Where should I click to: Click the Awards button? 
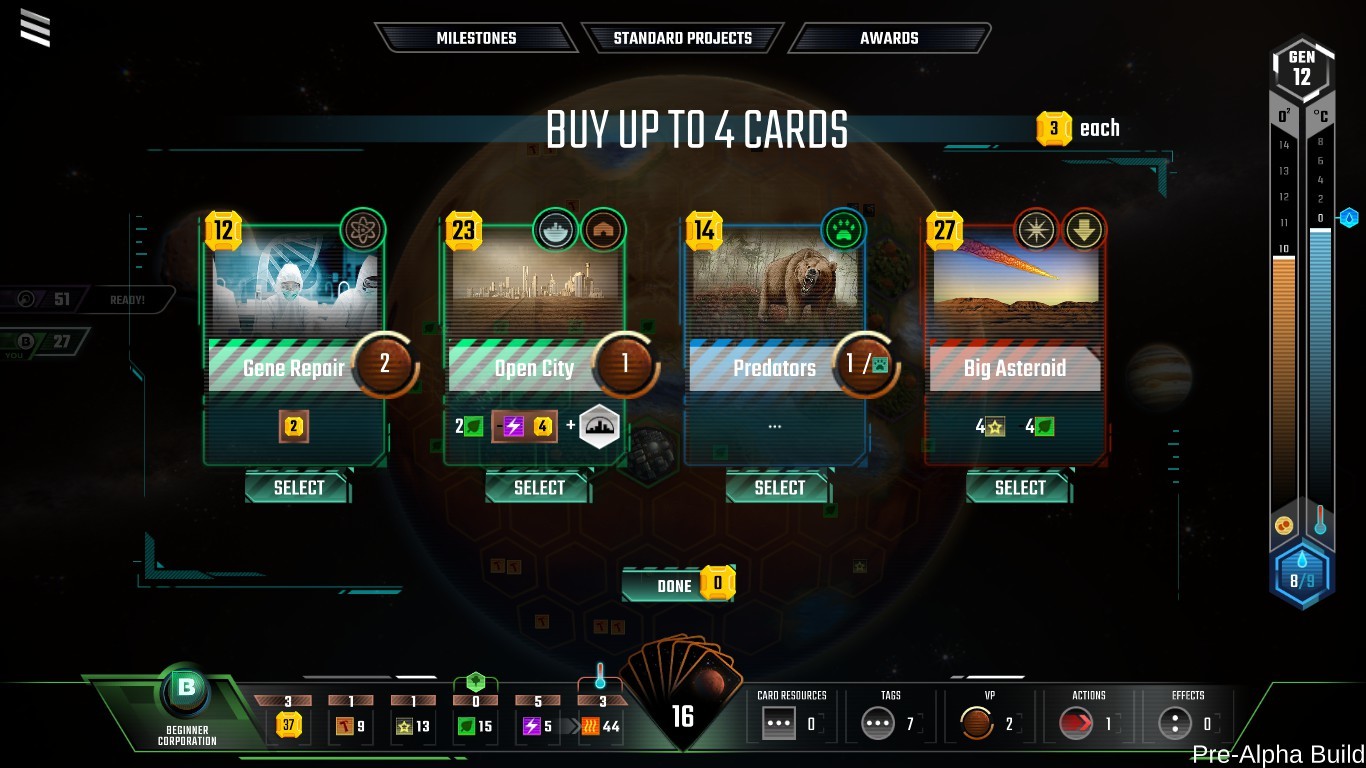(889, 37)
